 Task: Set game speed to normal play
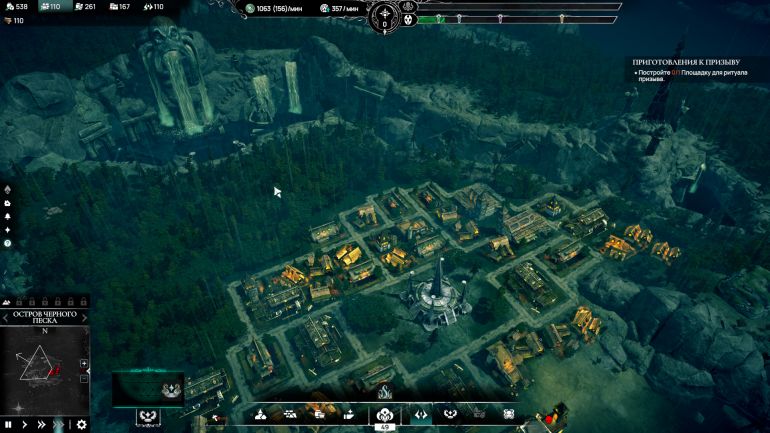(x=26, y=424)
